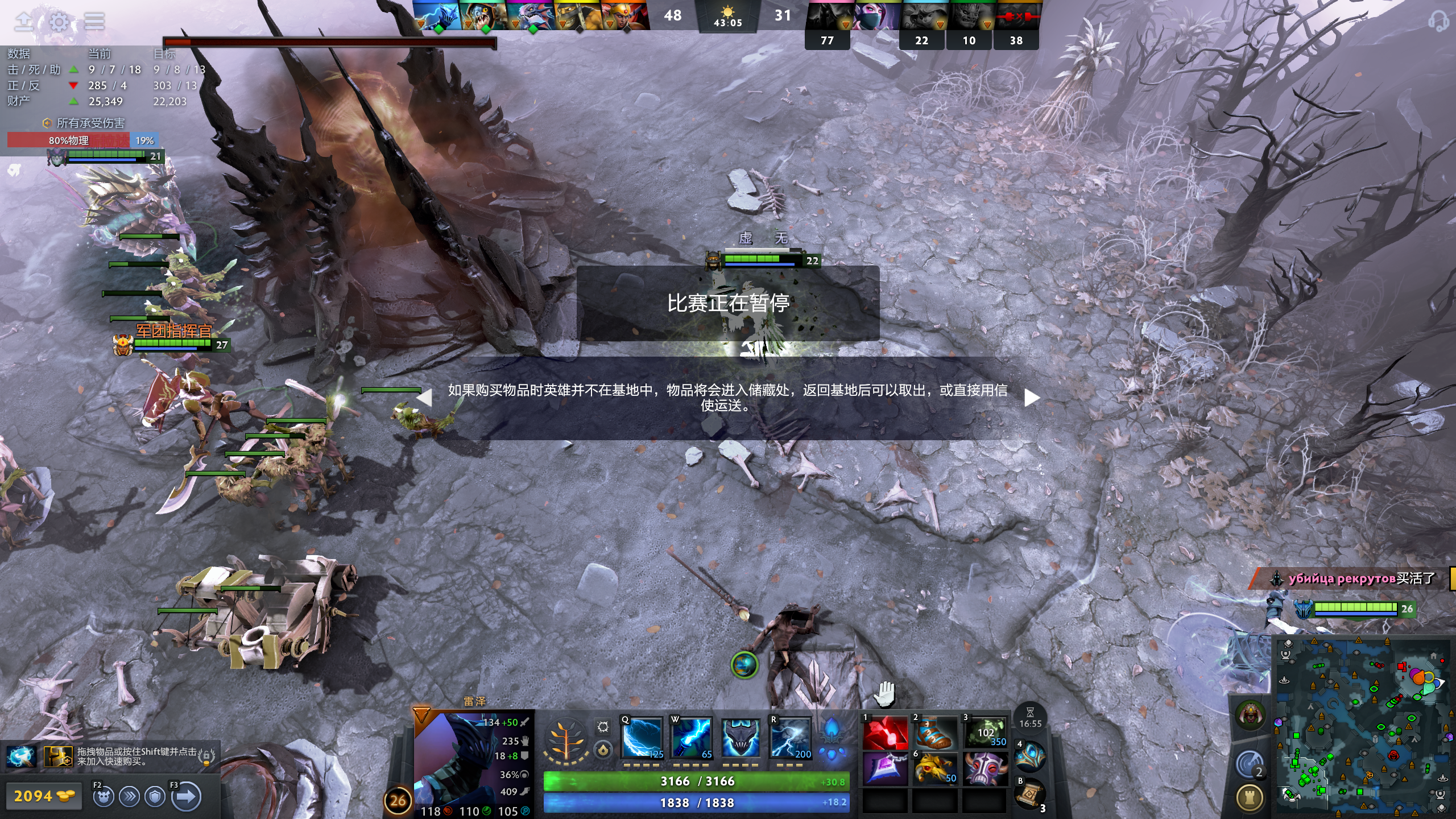Click the purple horned mask item

(986, 769)
